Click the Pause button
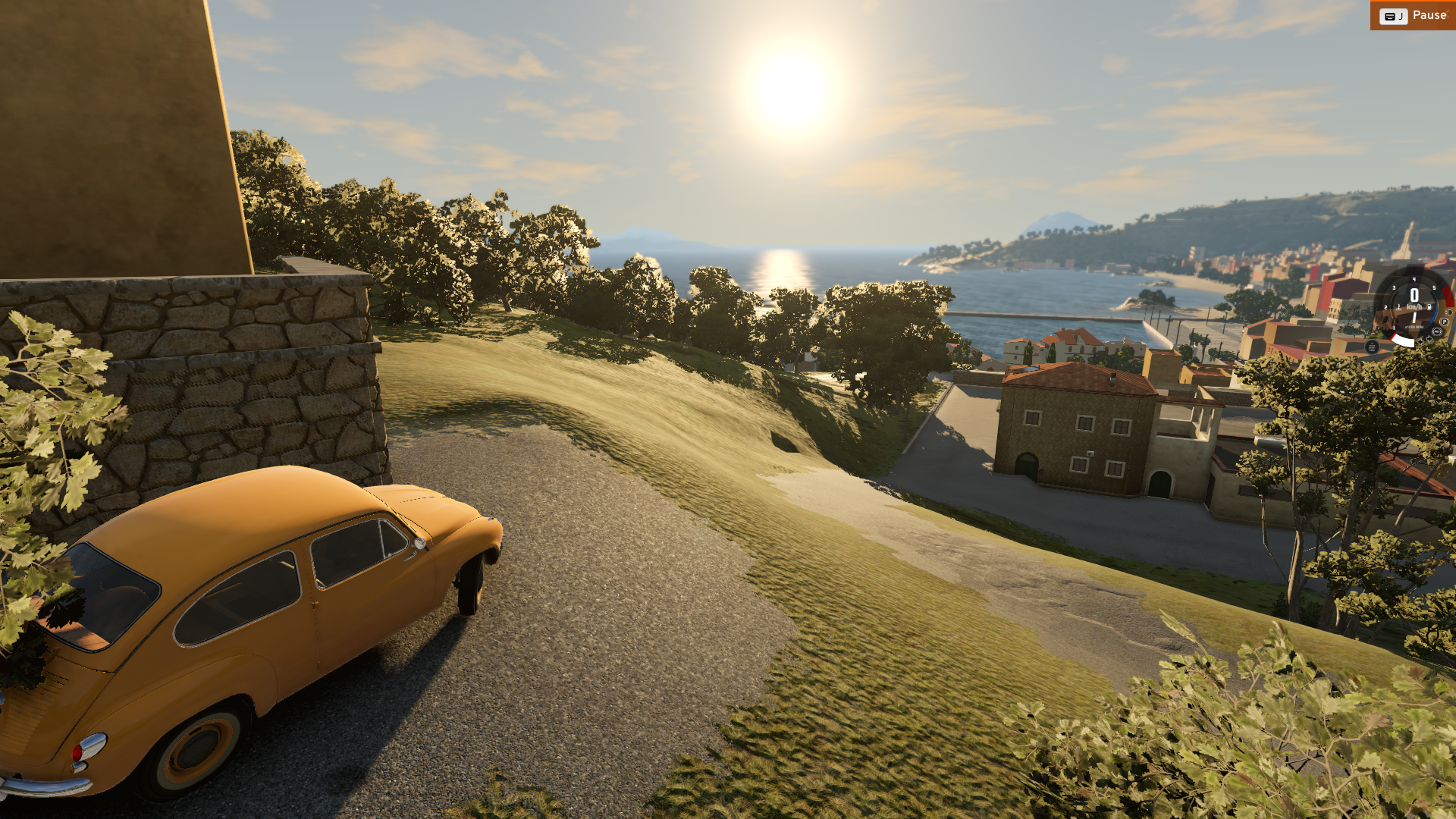Image resolution: width=1456 pixels, height=819 pixels. click(x=1413, y=15)
